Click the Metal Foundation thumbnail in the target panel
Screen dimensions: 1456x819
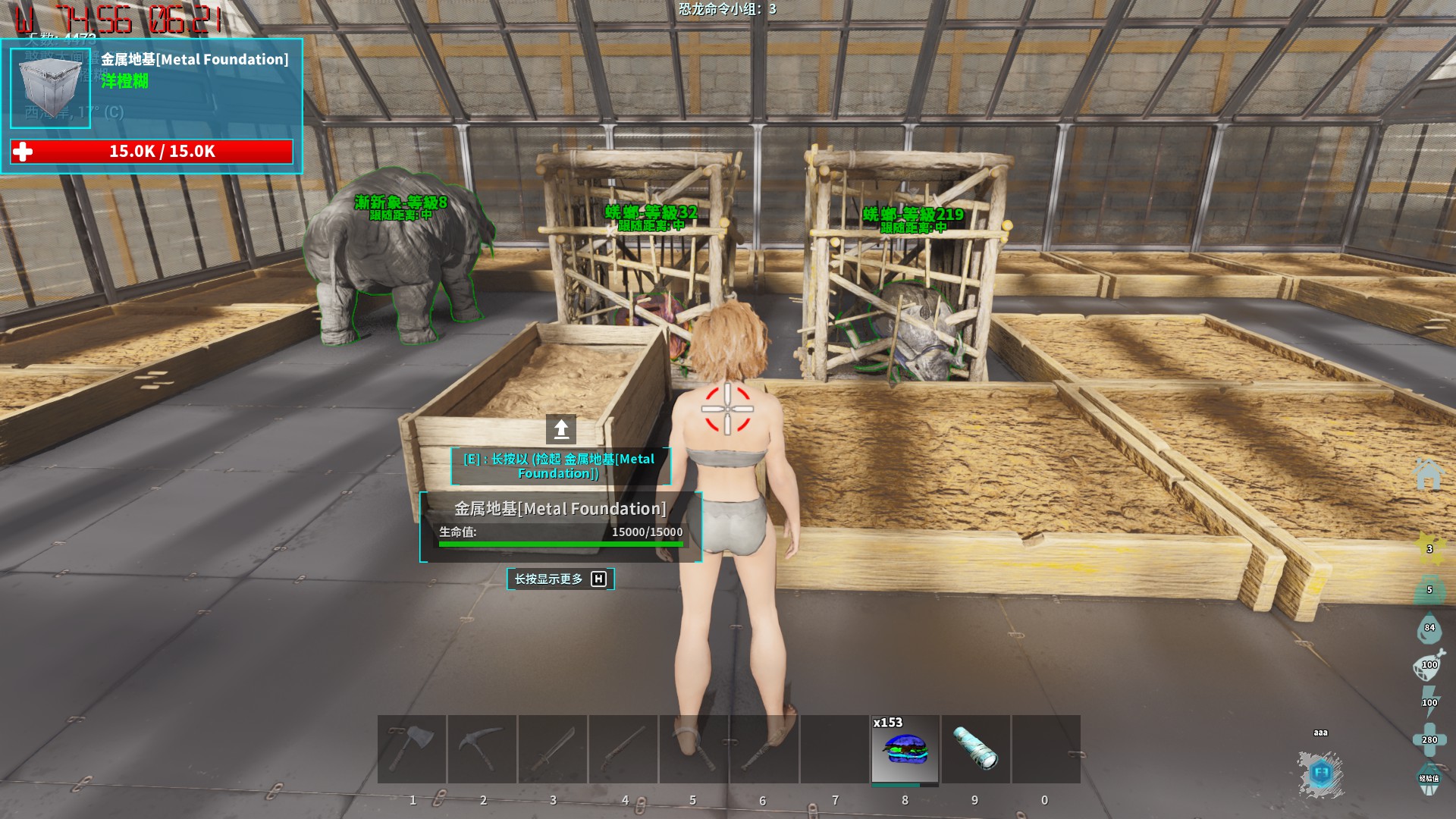pyautogui.click(x=50, y=88)
